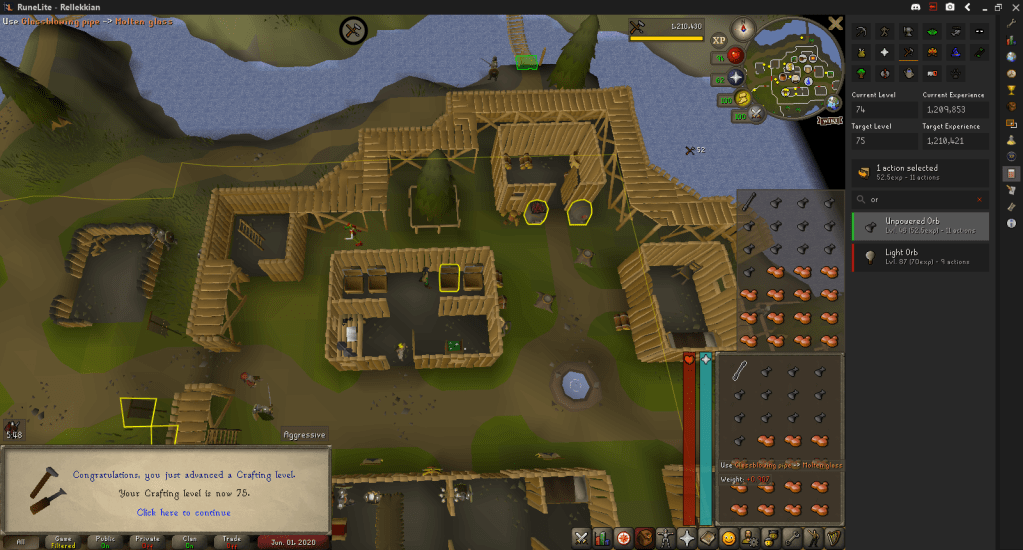Take a screenshot with the camera button
This screenshot has width=1023, height=550.
pyautogui.click(x=950, y=8)
